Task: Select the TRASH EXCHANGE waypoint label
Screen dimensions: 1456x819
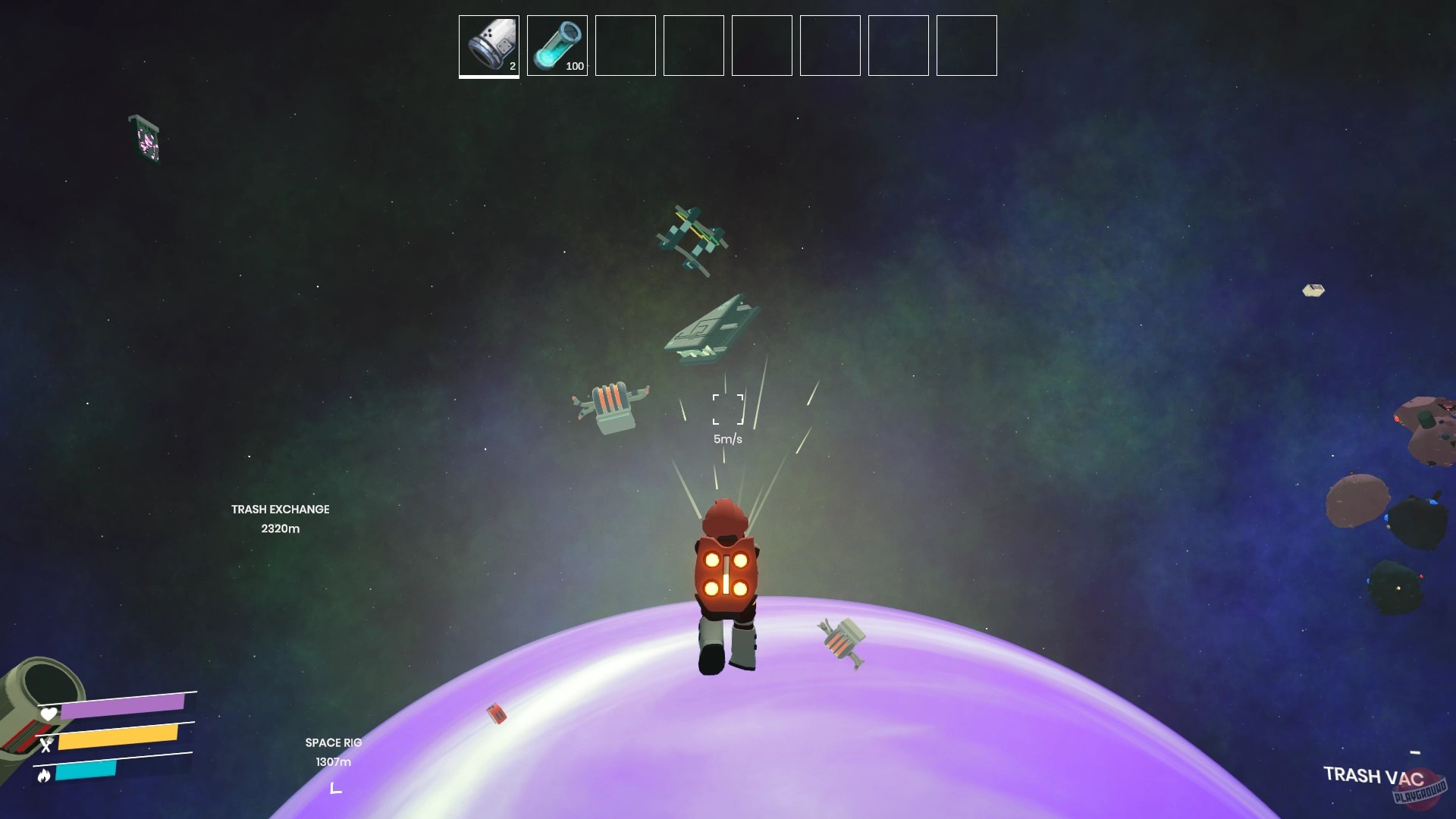Action: pos(279,509)
